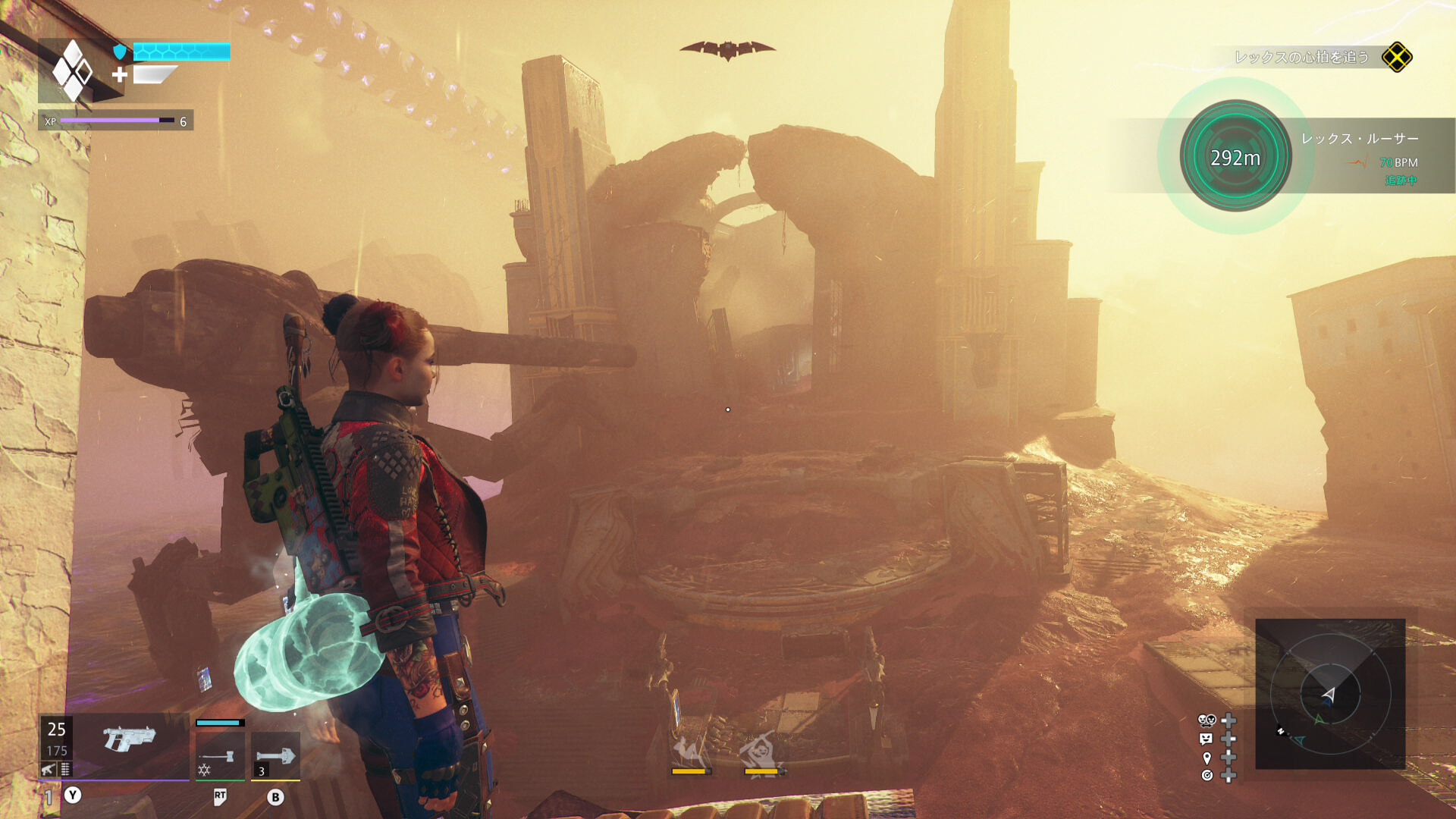Choose the character swap shortcut icon

[1207, 720]
